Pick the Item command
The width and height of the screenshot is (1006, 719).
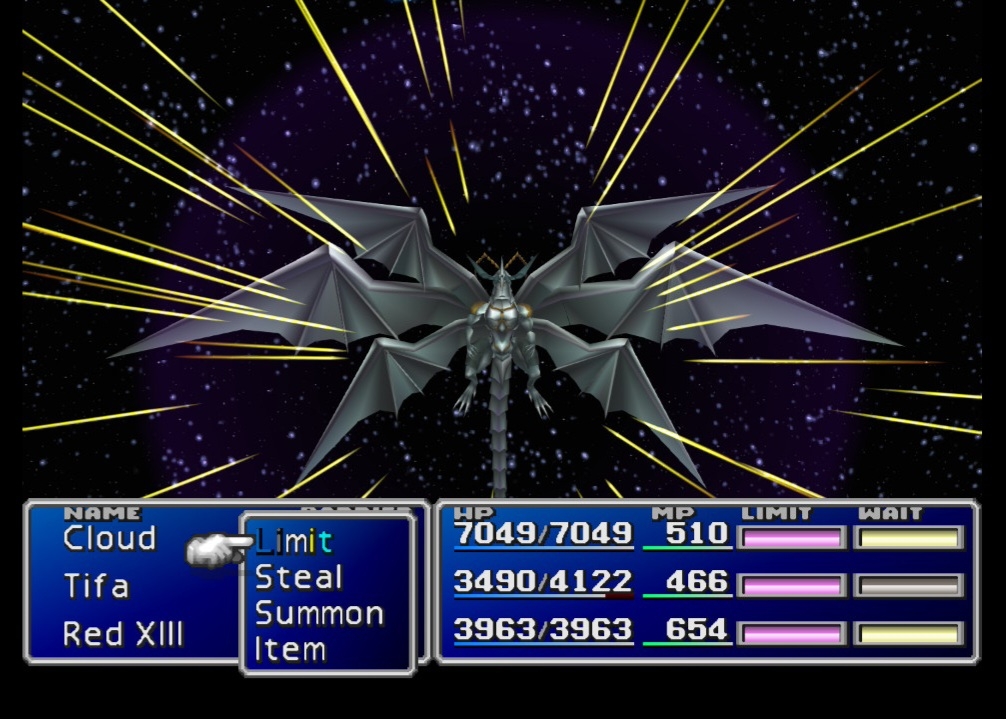(290, 649)
